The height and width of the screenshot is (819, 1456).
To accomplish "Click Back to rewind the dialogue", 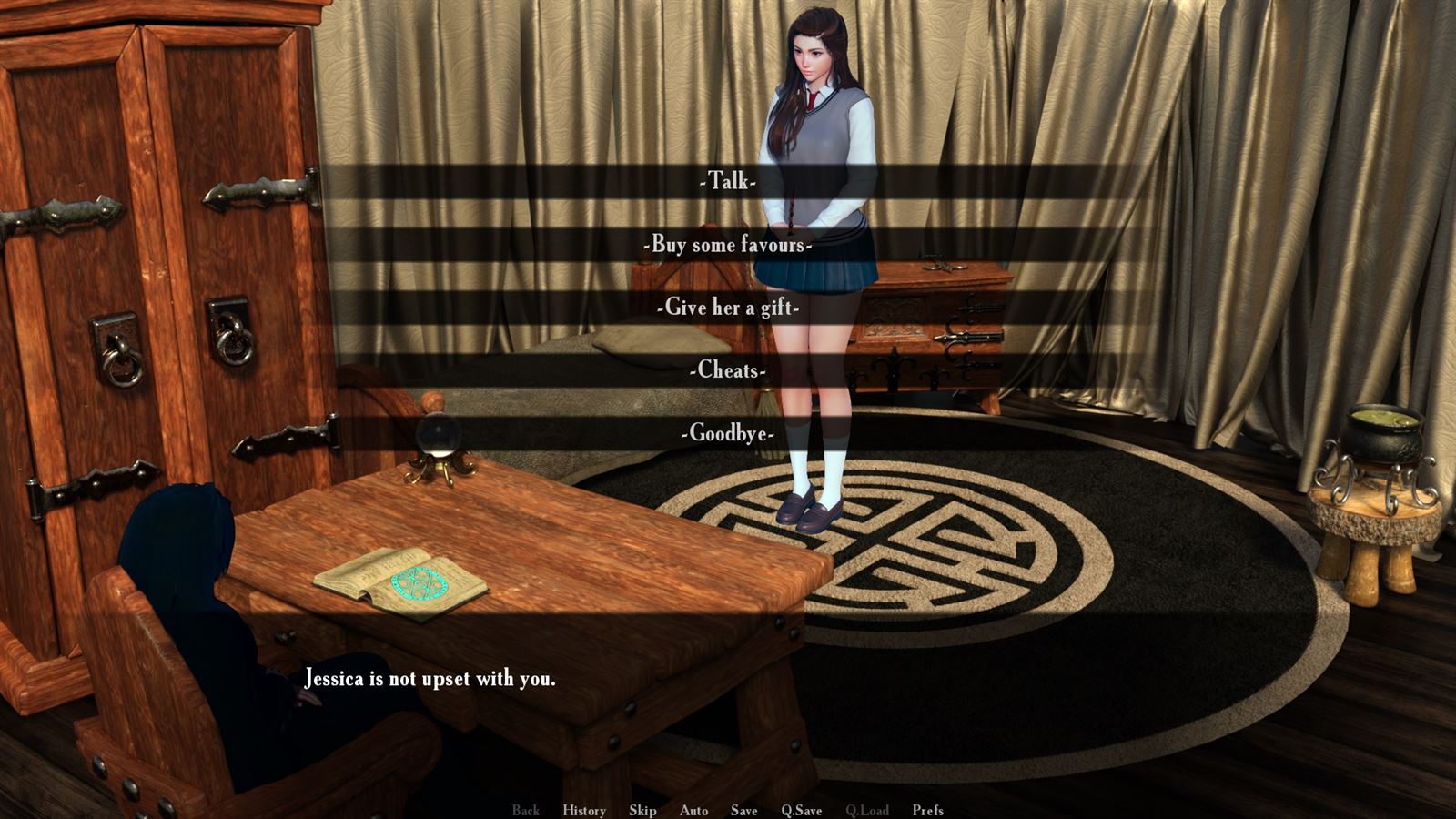I will [x=525, y=810].
